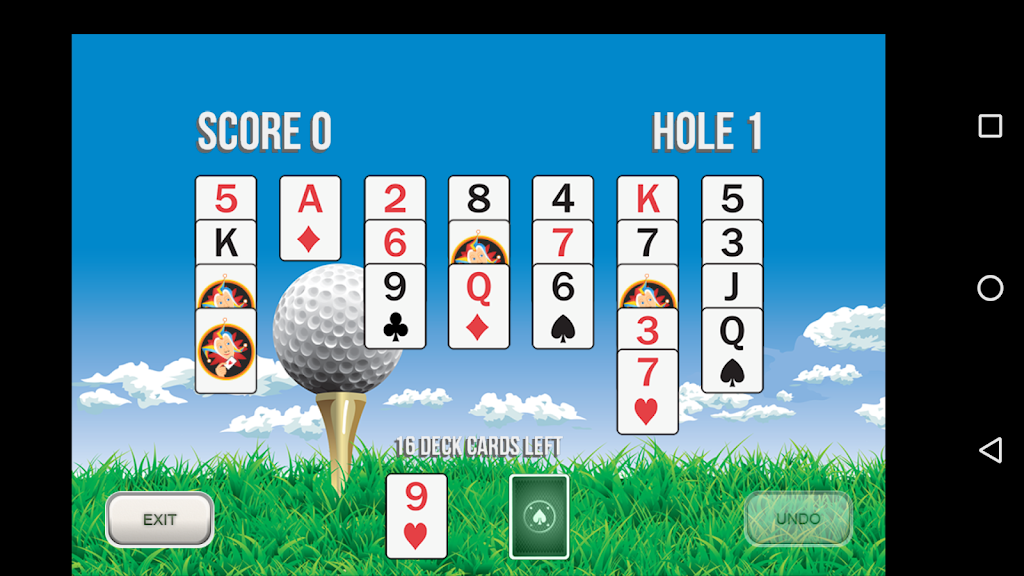Open Android recent apps square button

pyautogui.click(x=990, y=126)
